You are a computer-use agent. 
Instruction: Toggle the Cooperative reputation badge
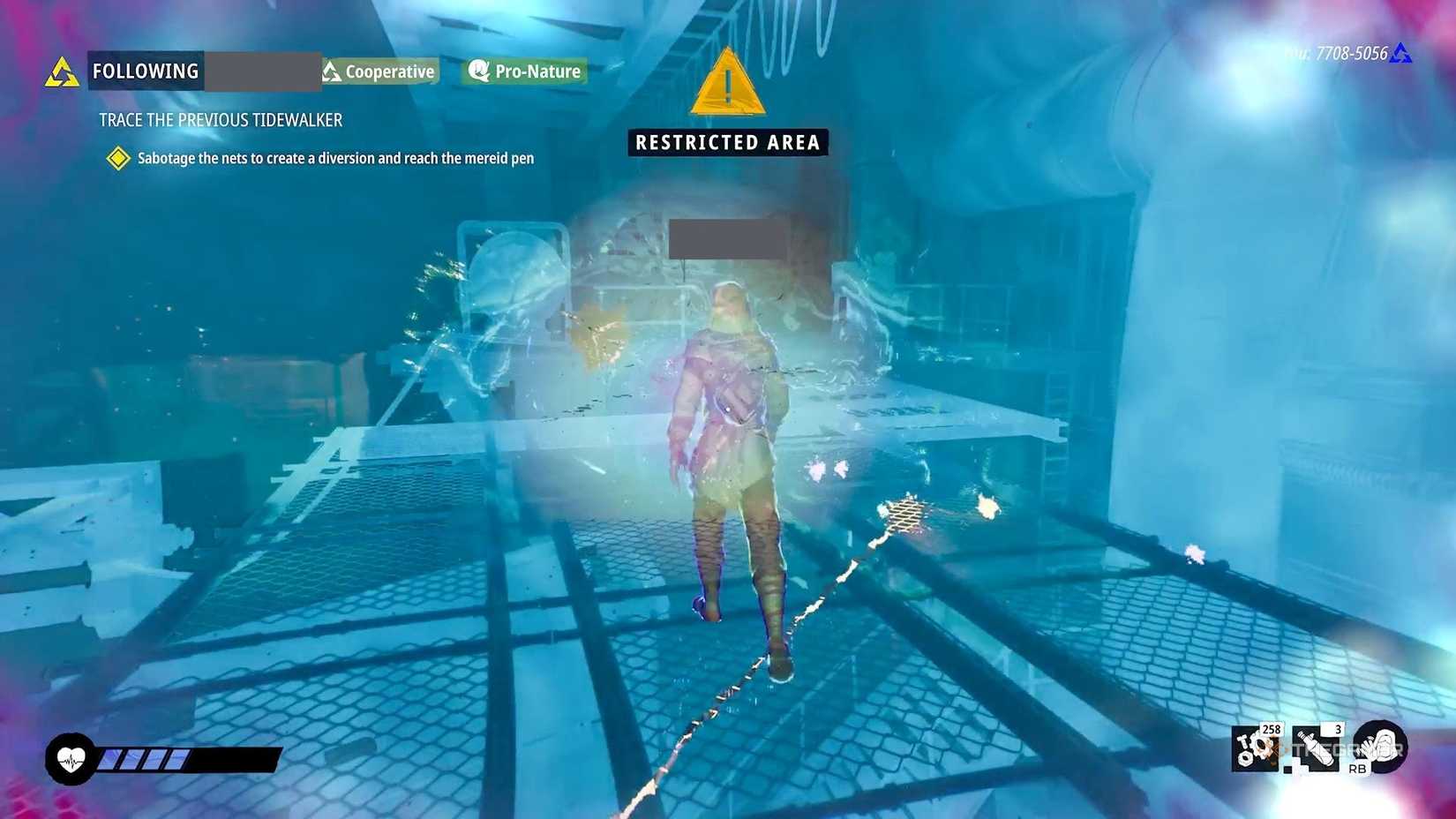click(x=379, y=71)
